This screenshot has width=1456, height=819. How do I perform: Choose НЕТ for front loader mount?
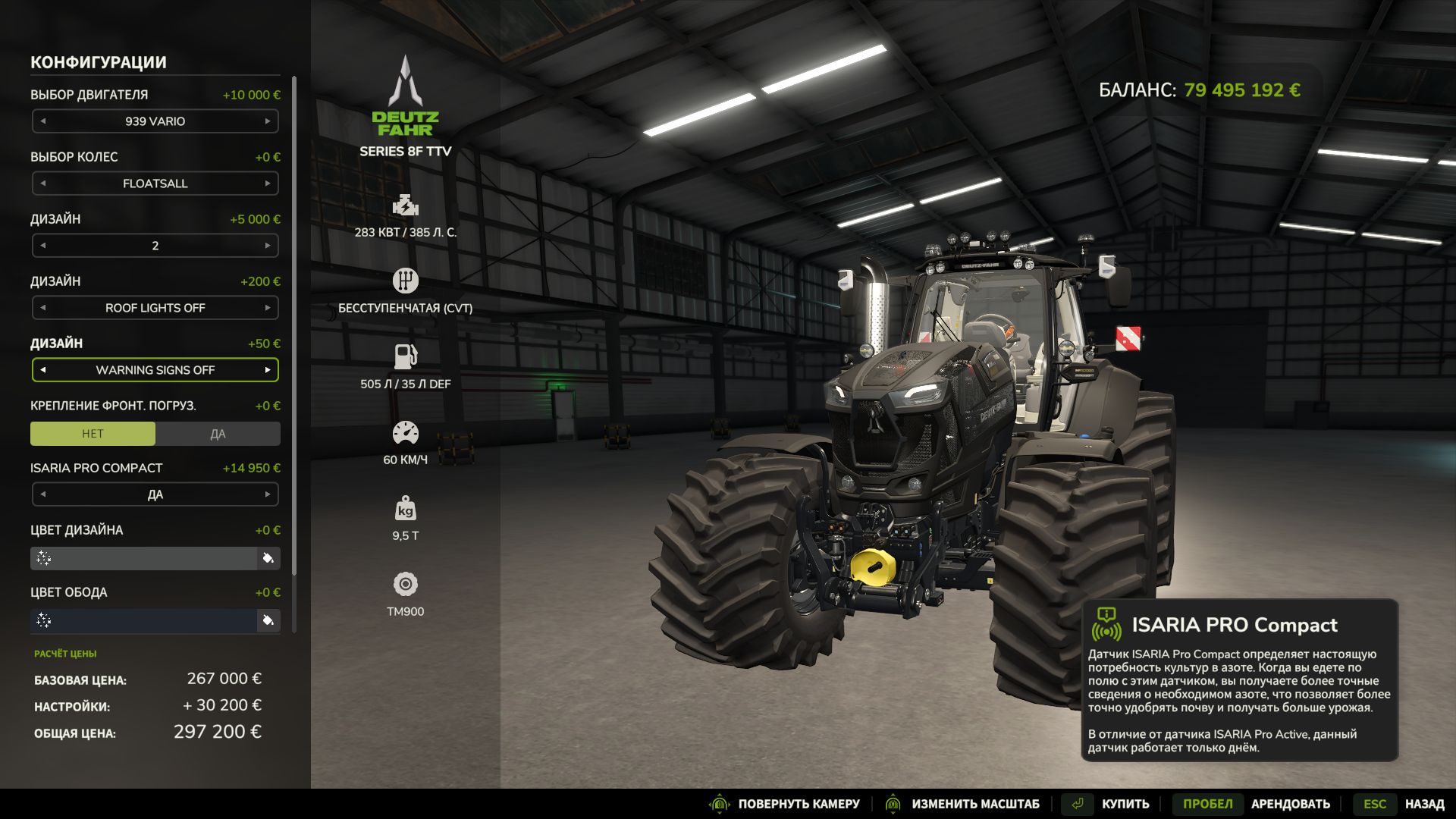93,434
